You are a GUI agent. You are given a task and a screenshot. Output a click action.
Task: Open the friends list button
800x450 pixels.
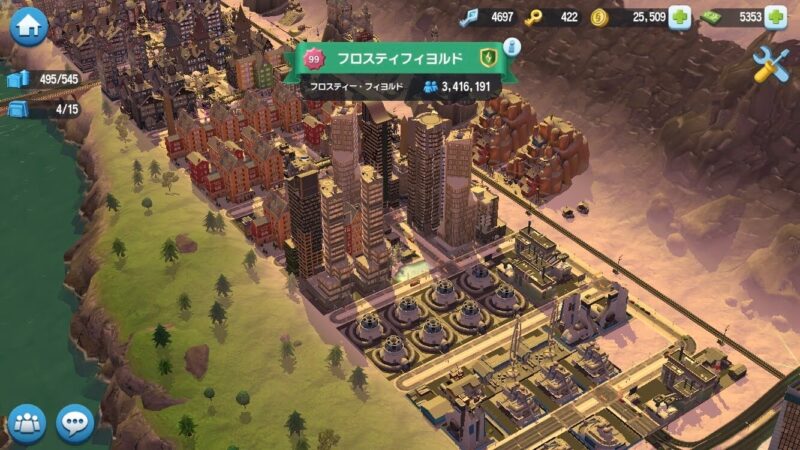tap(27, 423)
